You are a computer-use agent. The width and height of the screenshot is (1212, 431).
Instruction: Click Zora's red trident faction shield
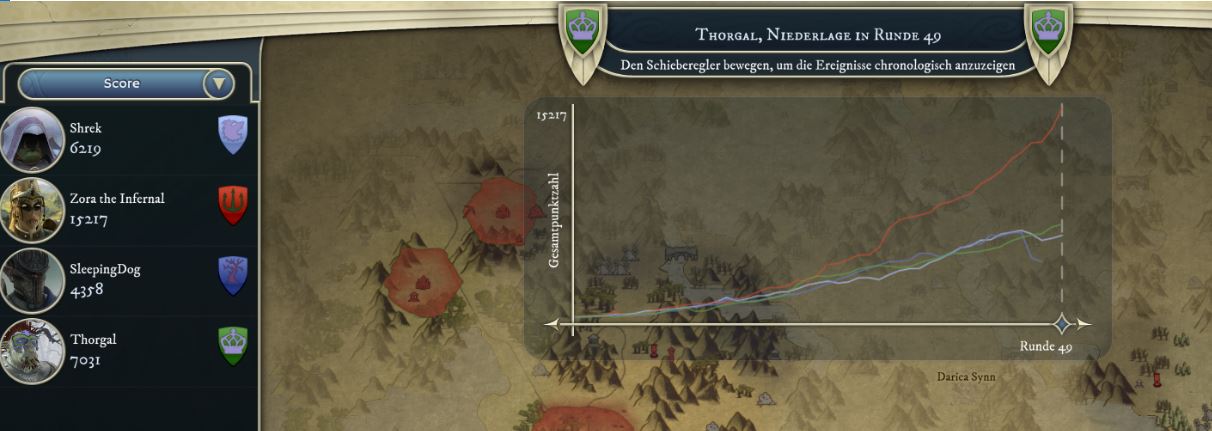click(233, 205)
